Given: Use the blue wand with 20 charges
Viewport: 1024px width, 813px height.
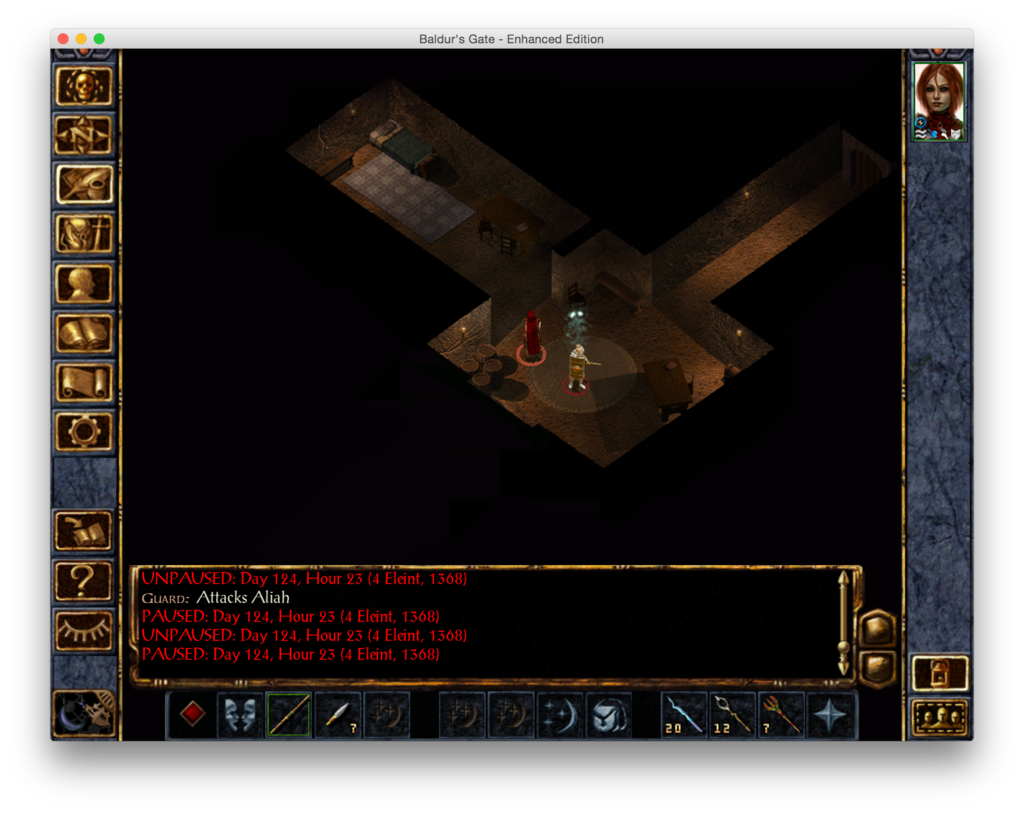Looking at the screenshot, I should [685, 715].
